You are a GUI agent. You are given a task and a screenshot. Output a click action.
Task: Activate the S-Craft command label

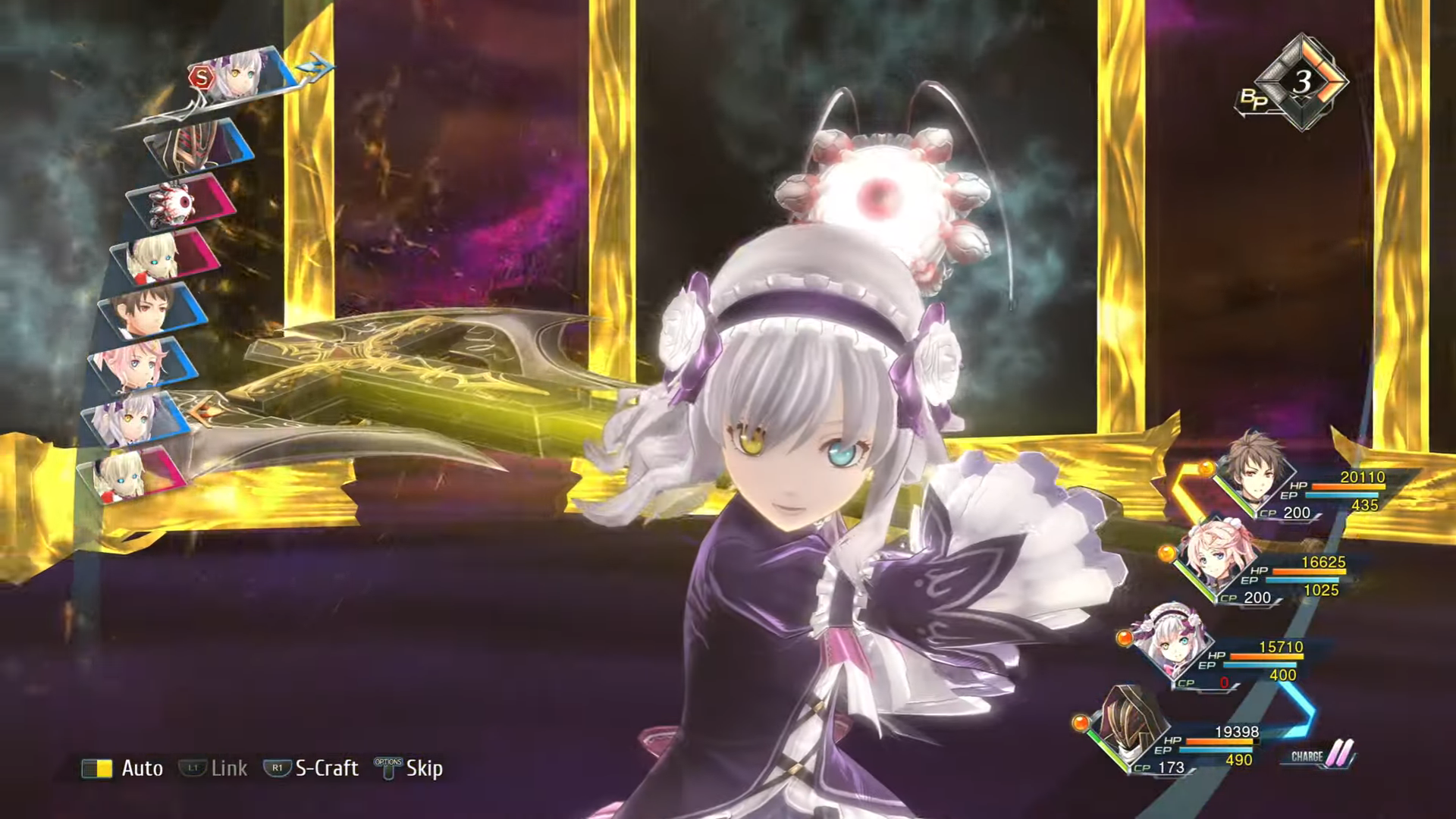312,768
